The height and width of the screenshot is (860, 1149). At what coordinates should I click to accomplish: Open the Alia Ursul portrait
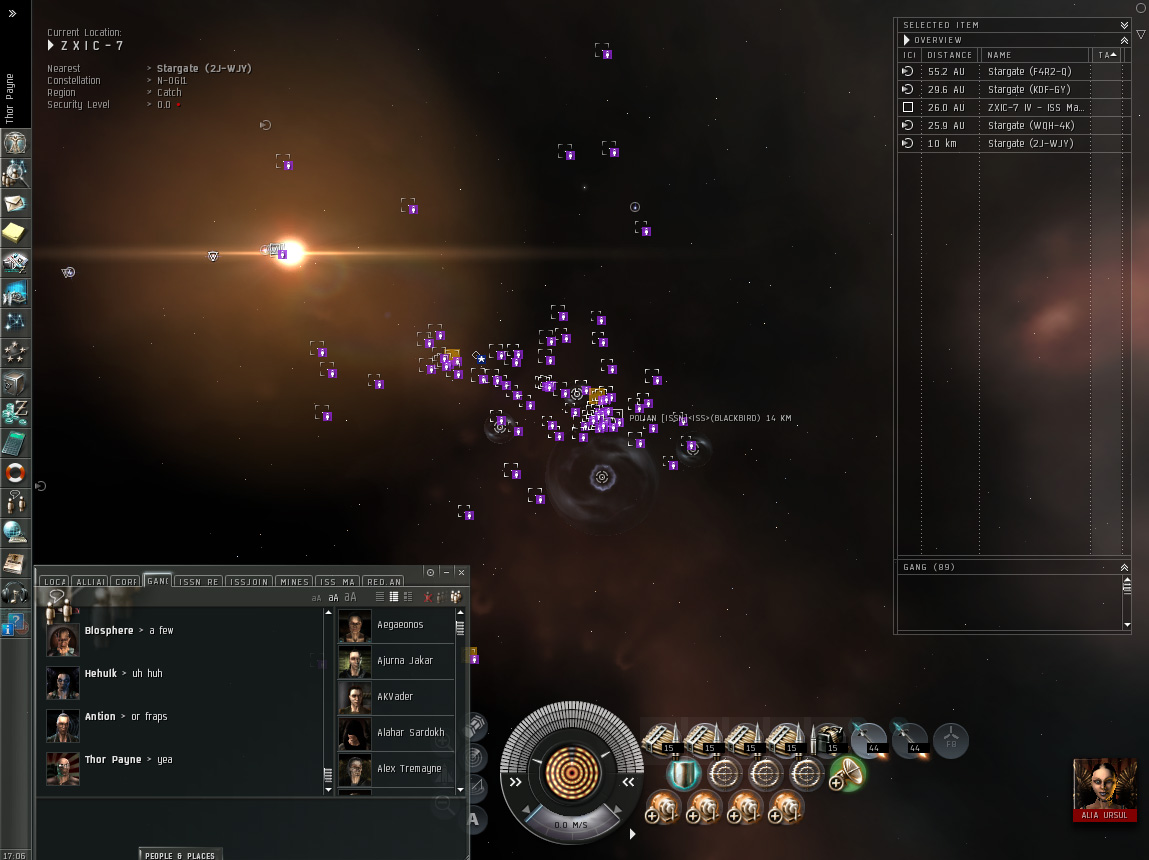click(x=1104, y=784)
